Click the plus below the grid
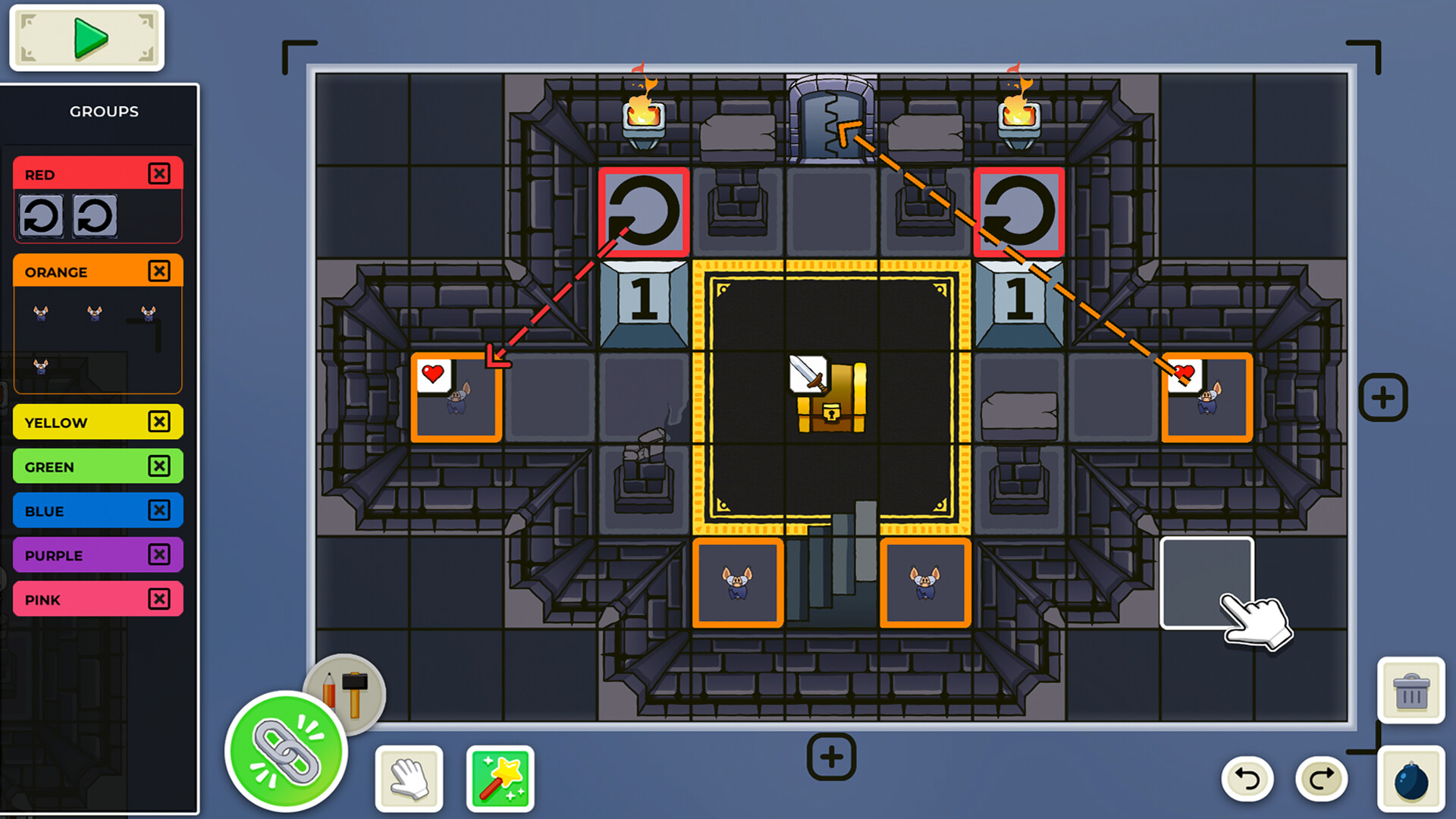Screen dimensions: 1456x819 pyautogui.click(x=831, y=756)
